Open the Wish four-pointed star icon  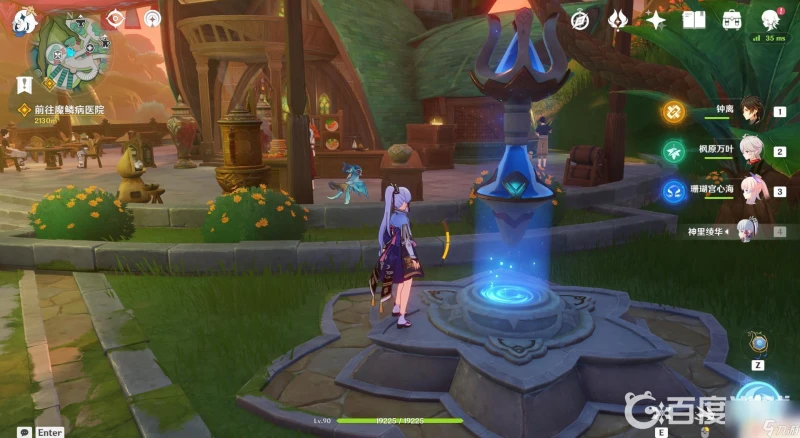coord(656,19)
